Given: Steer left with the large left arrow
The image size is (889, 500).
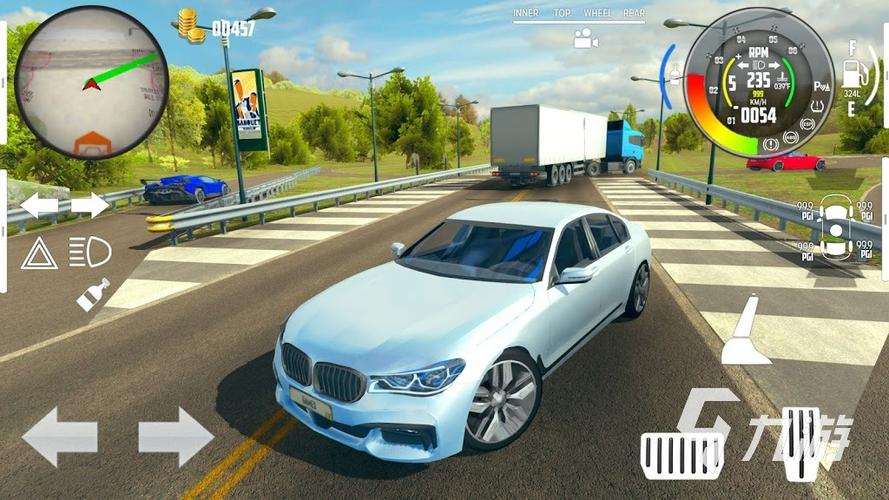Looking at the screenshot, I should pyautogui.click(x=60, y=437).
